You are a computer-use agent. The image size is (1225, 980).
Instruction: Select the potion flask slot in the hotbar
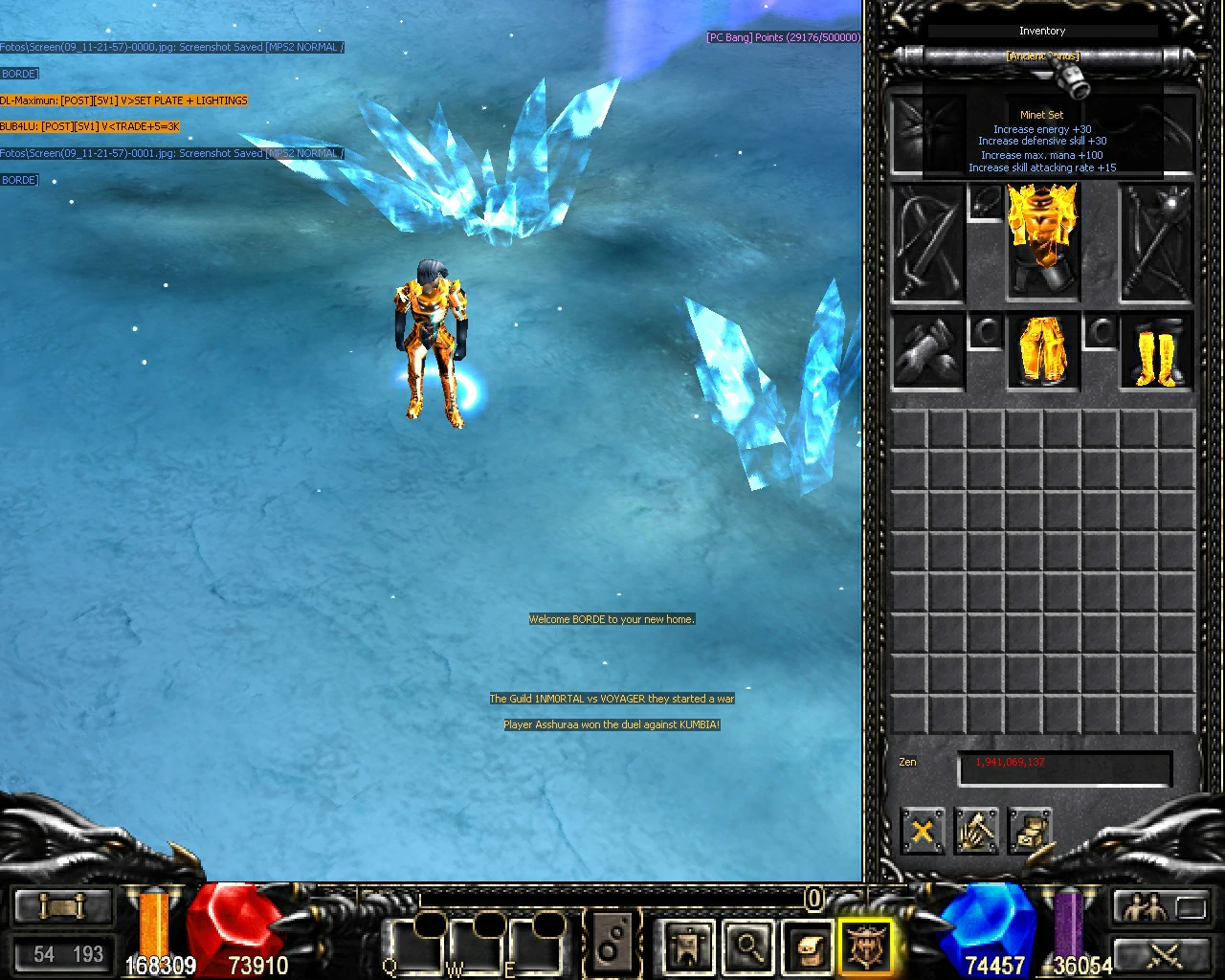pos(613,943)
